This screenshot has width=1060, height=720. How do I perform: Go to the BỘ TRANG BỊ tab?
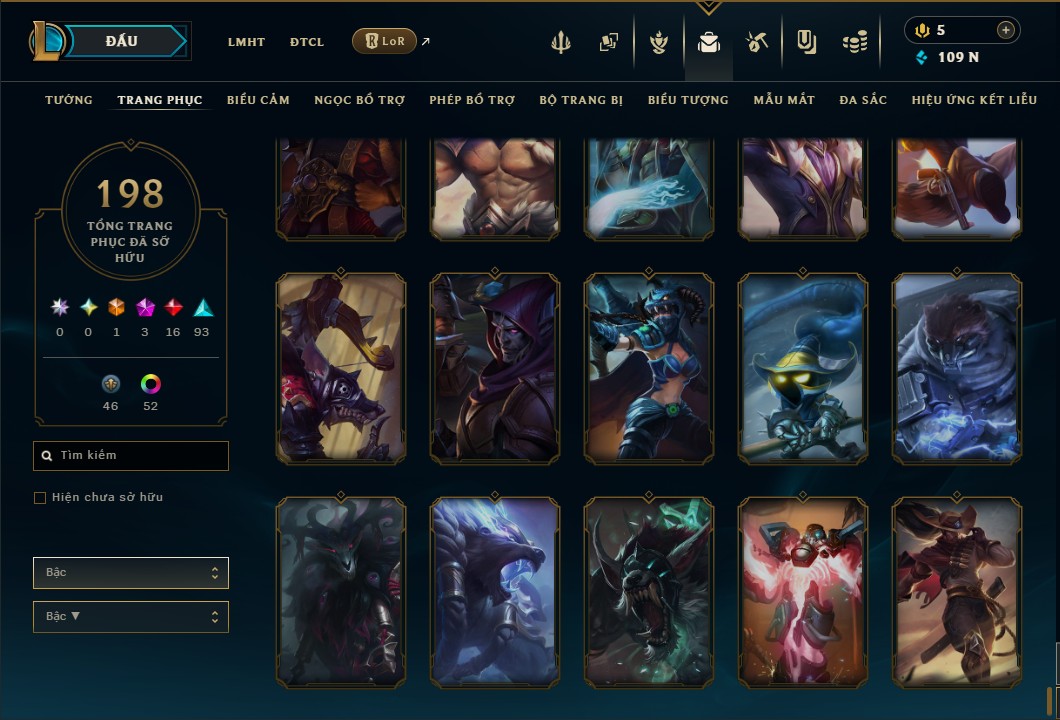(581, 100)
